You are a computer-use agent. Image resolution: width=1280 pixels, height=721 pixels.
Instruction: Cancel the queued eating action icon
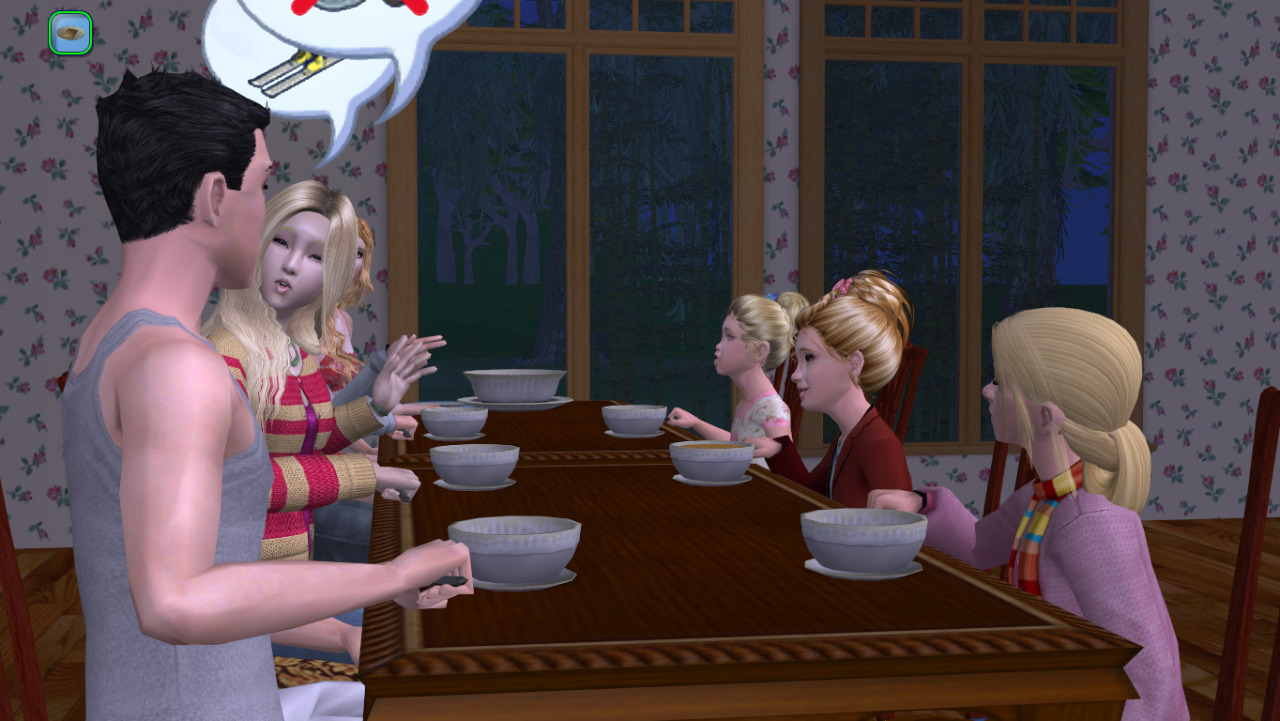coord(70,33)
